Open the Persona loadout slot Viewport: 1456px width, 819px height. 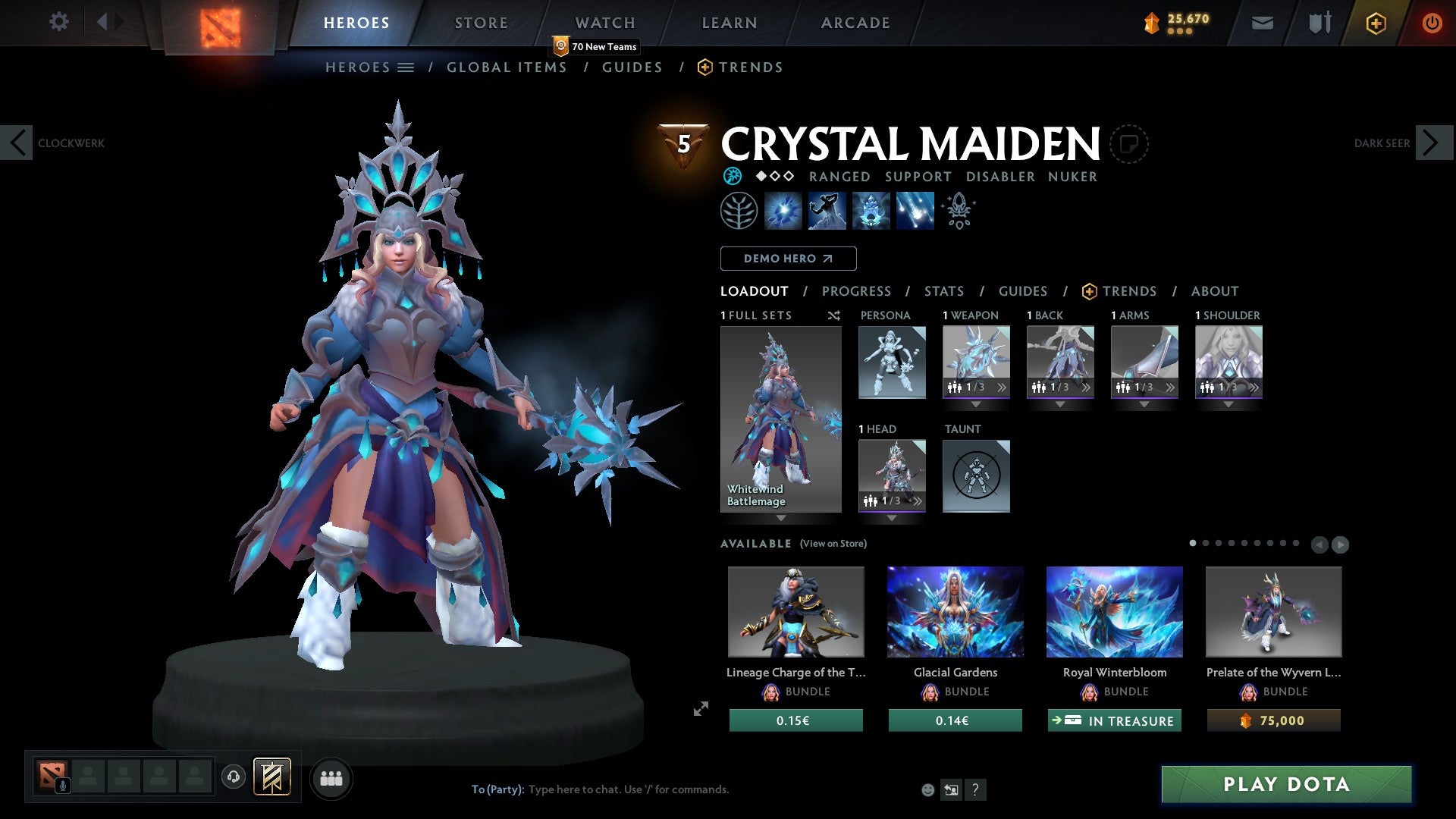pos(892,362)
